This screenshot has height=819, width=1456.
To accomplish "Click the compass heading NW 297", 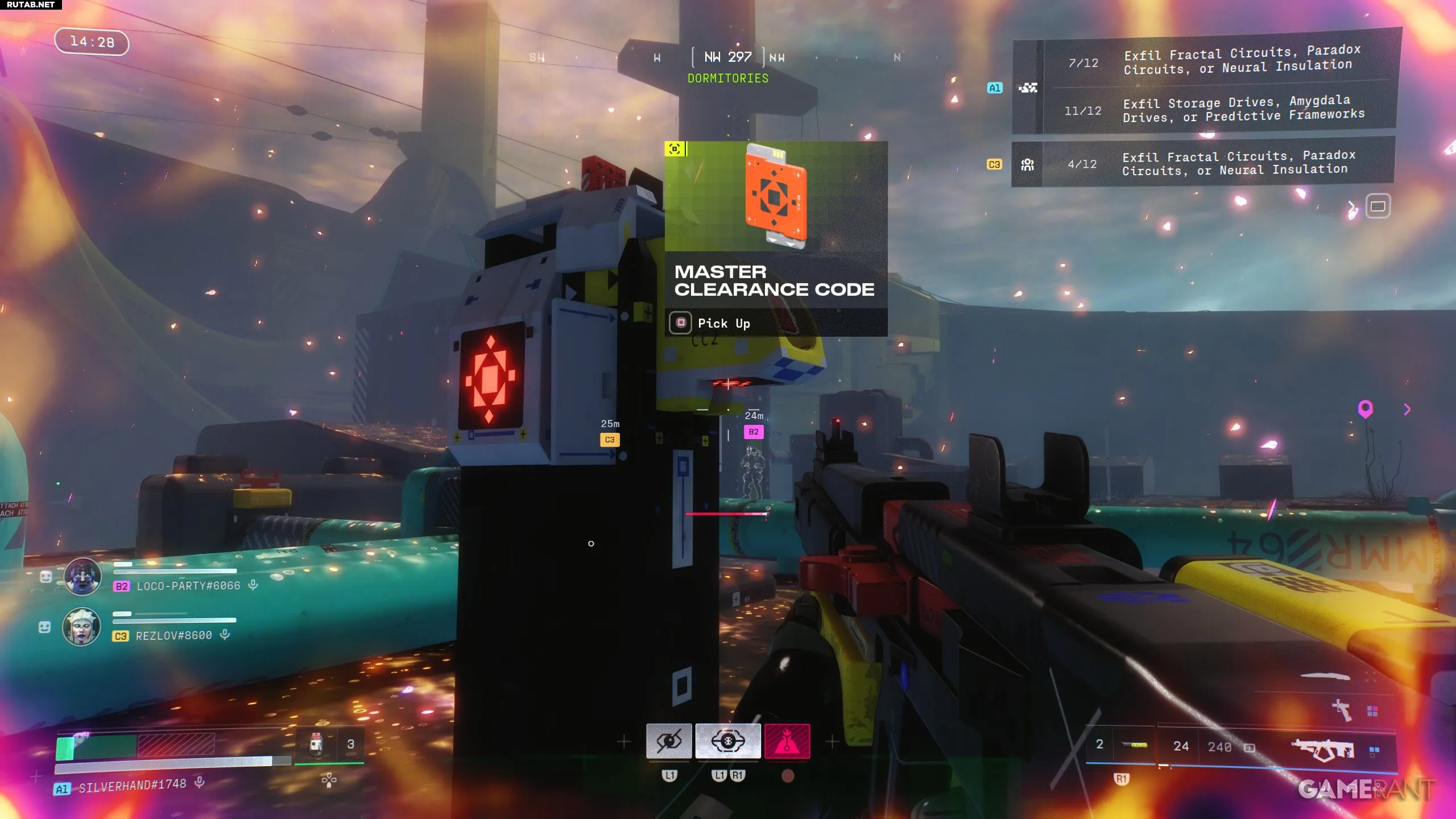I will [727, 57].
